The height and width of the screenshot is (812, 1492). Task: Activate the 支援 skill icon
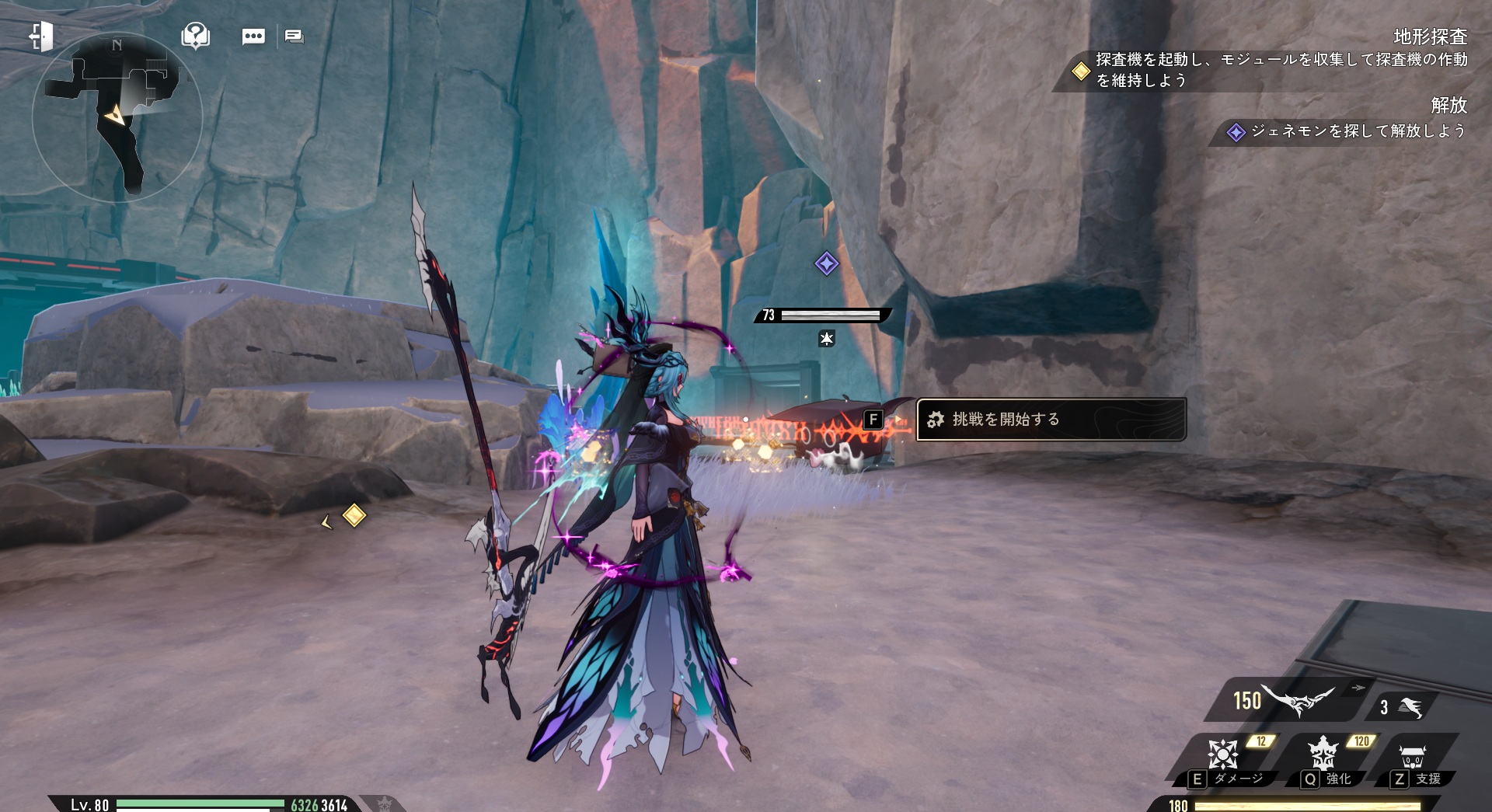1412,756
